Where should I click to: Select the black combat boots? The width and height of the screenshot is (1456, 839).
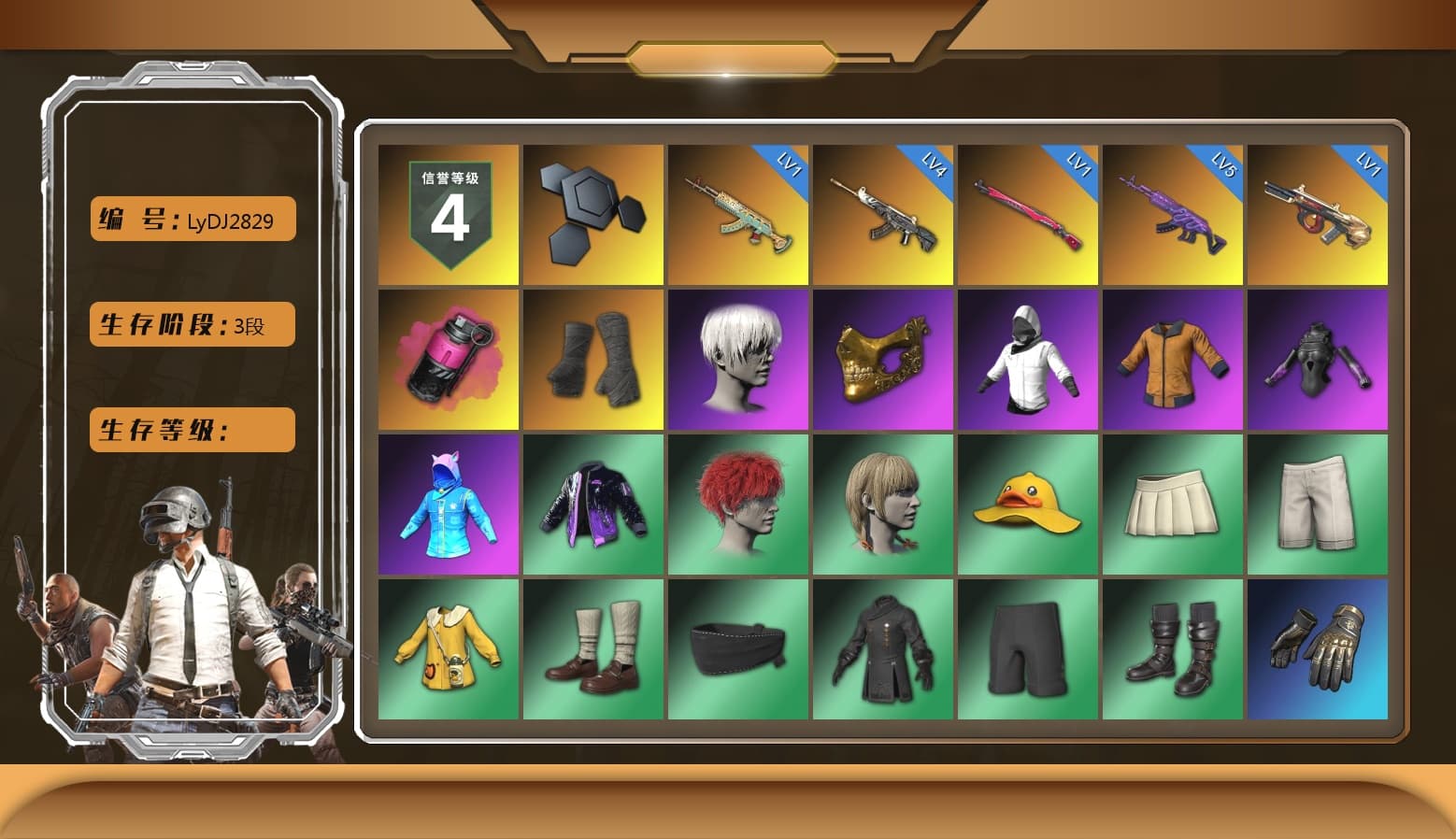(x=1173, y=647)
